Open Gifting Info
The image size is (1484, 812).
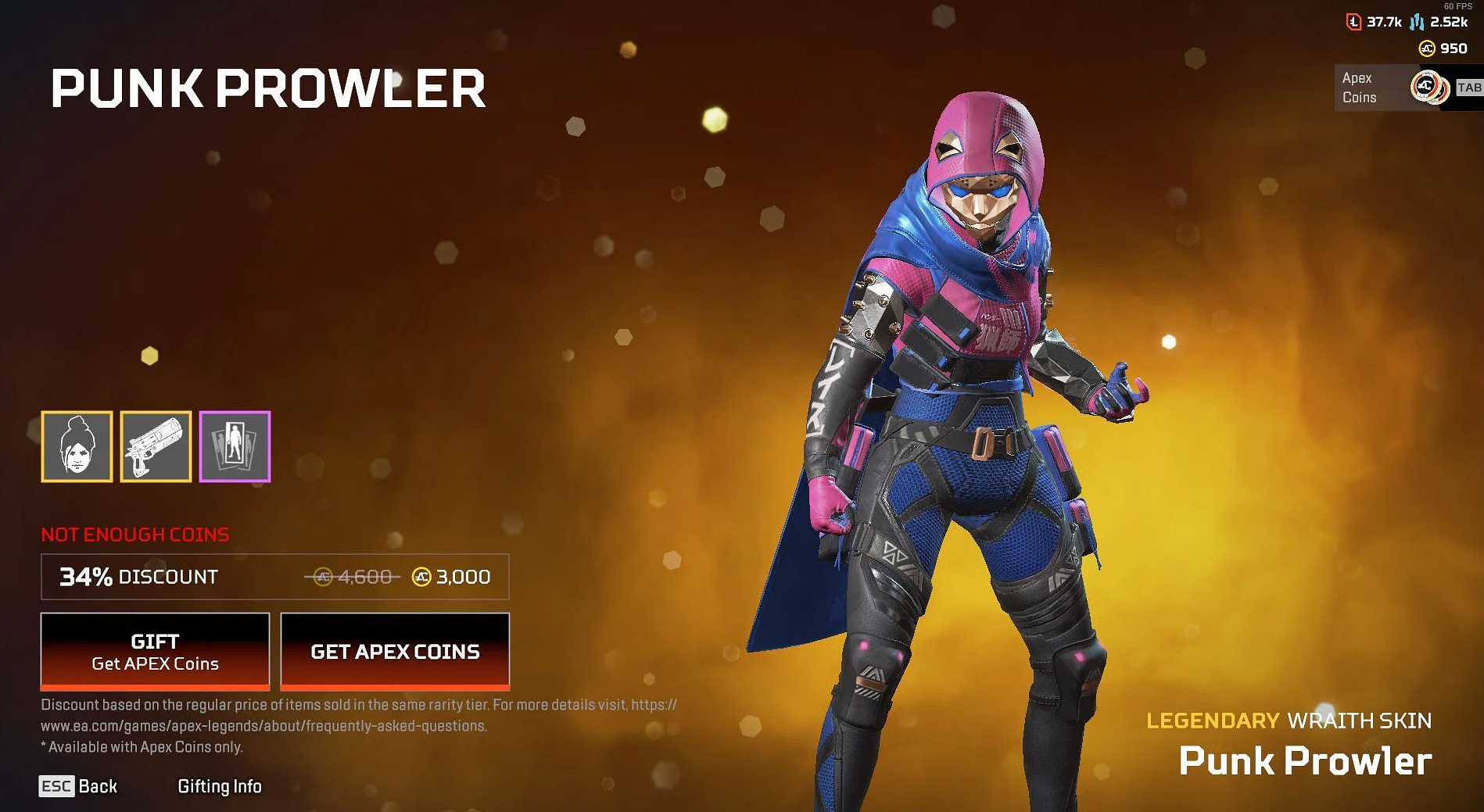(220, 786)
